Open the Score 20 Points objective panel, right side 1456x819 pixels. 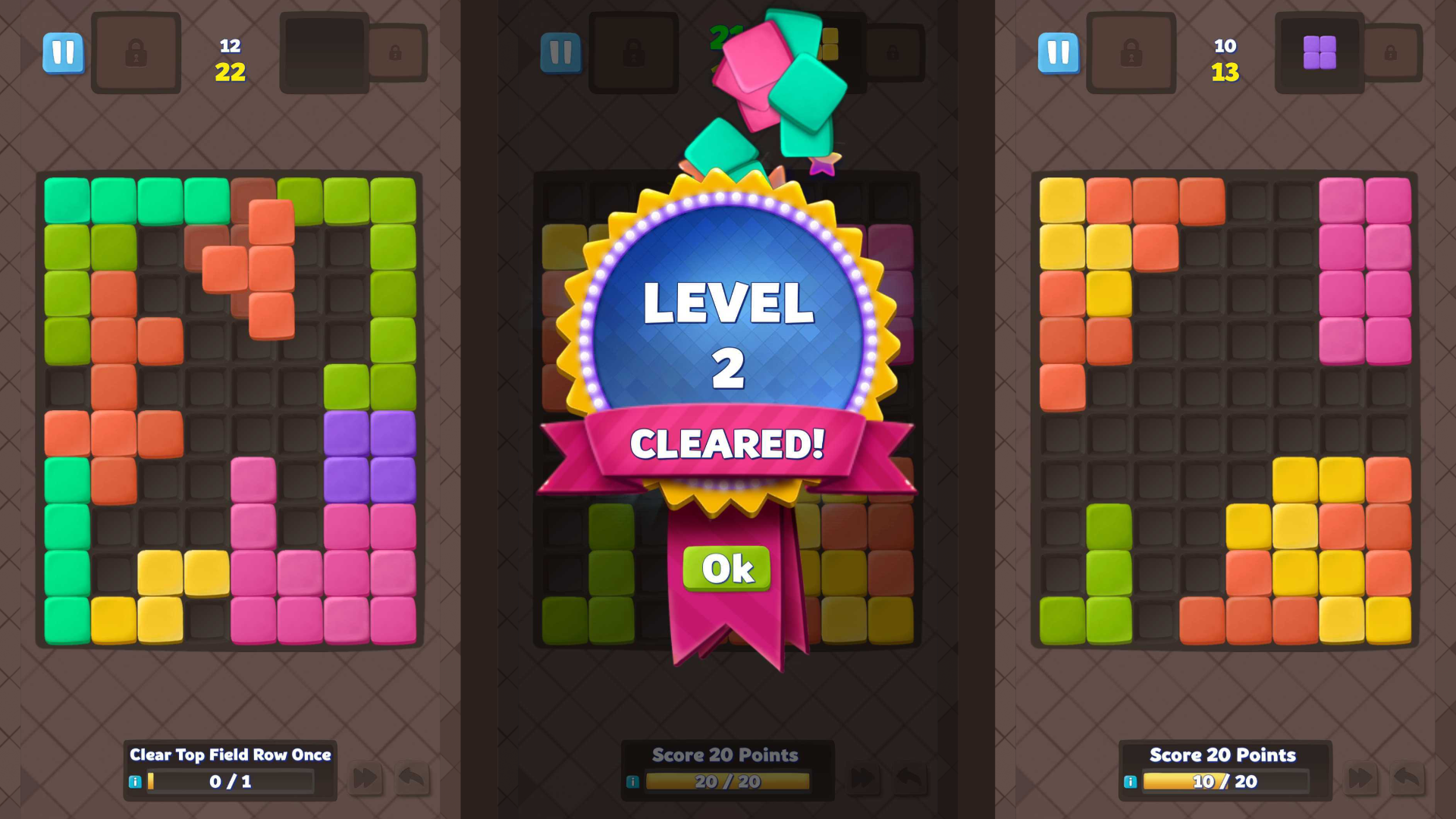(x=1221, y=755)
